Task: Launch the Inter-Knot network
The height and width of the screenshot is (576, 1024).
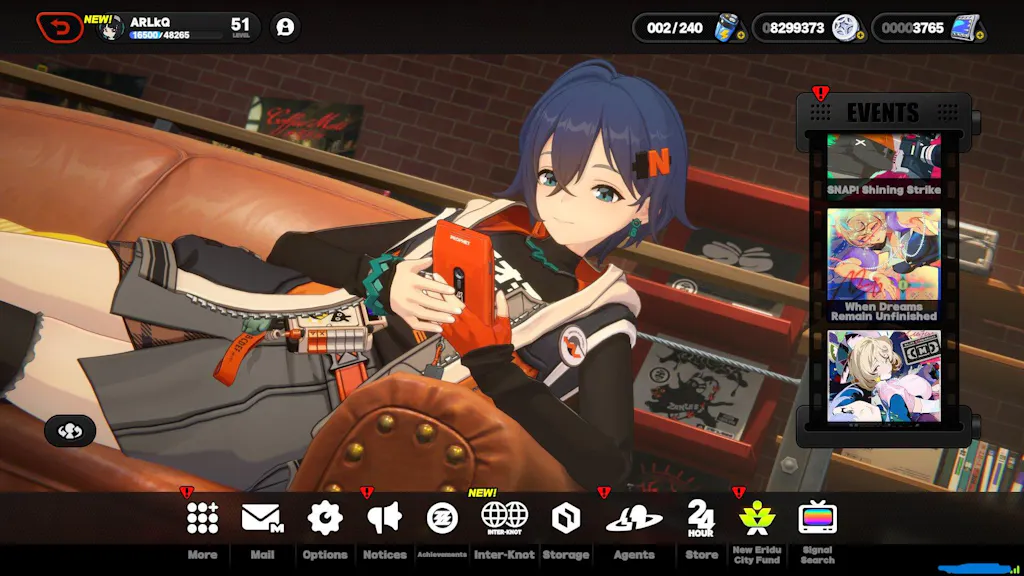Action: pos(504,519)
